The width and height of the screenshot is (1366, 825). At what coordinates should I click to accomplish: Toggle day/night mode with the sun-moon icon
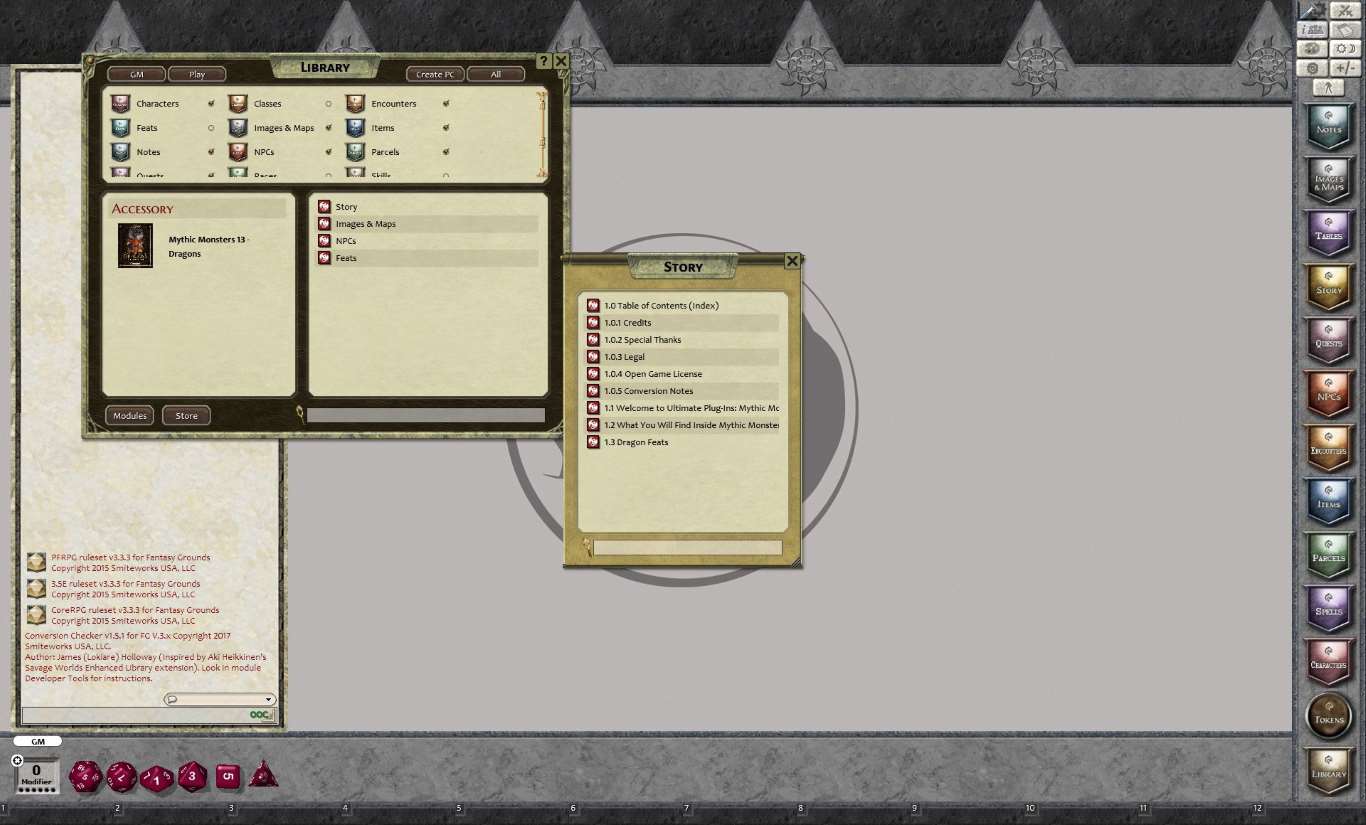[1344, 48]
